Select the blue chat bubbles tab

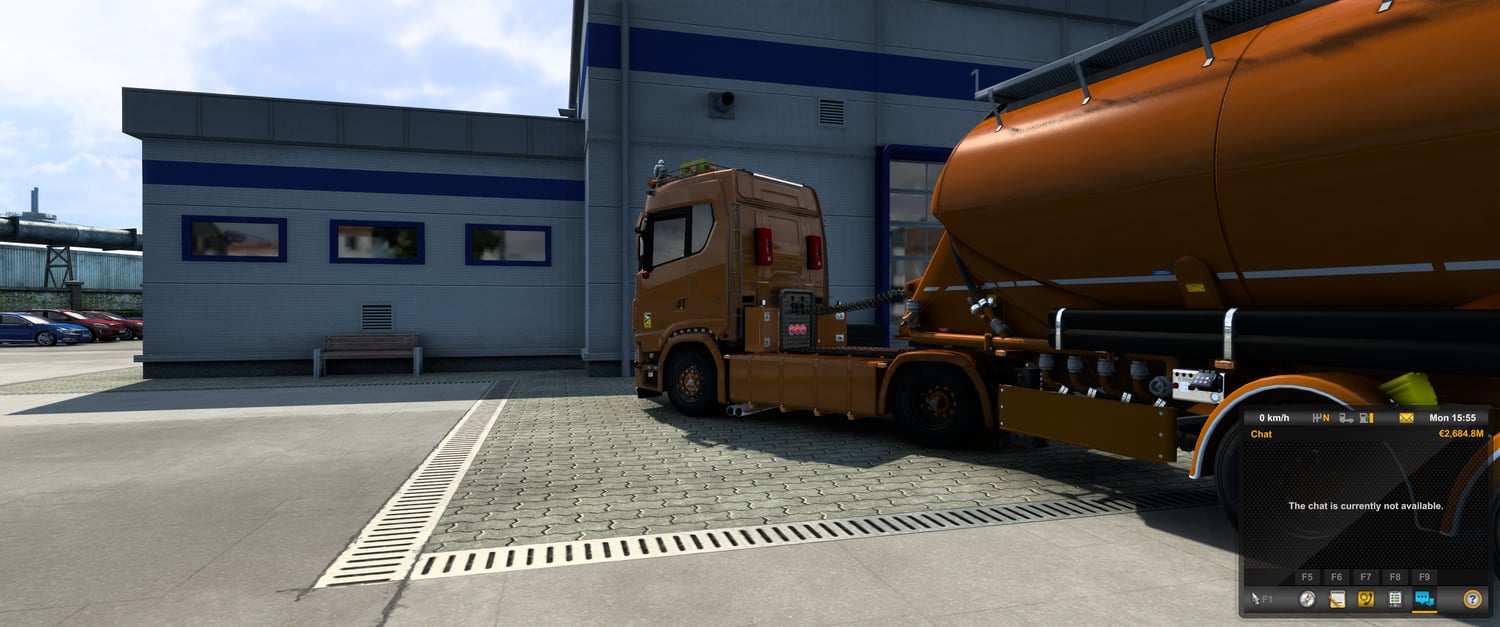coord(1424,599)
